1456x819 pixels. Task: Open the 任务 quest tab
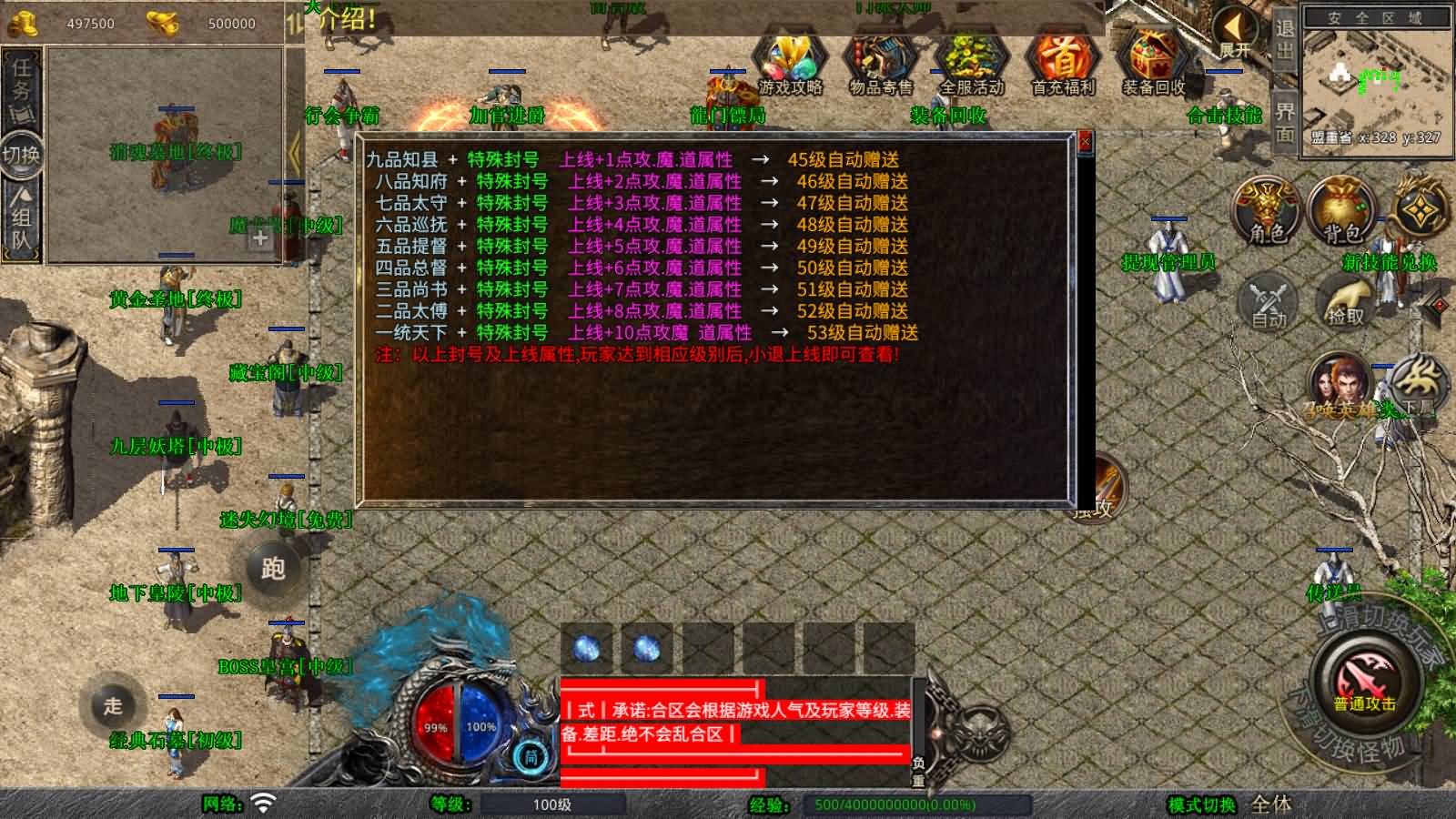(20, 82)
